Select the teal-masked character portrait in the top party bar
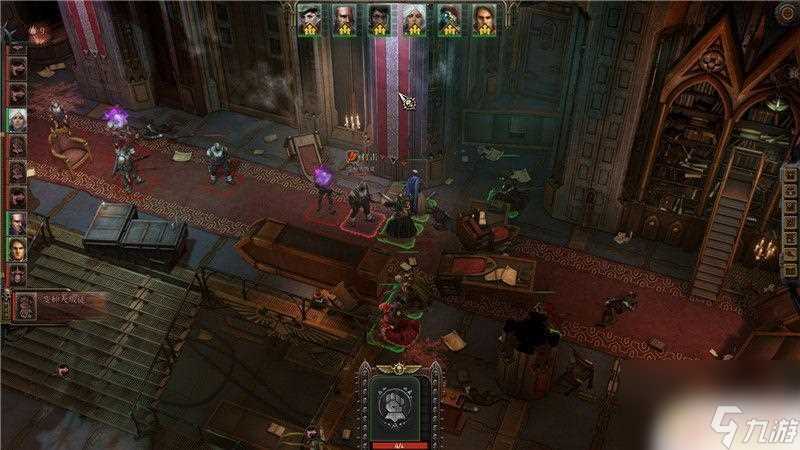Image resolution: width=800 pixels, height=450 pixels. (x=449, y=19)
